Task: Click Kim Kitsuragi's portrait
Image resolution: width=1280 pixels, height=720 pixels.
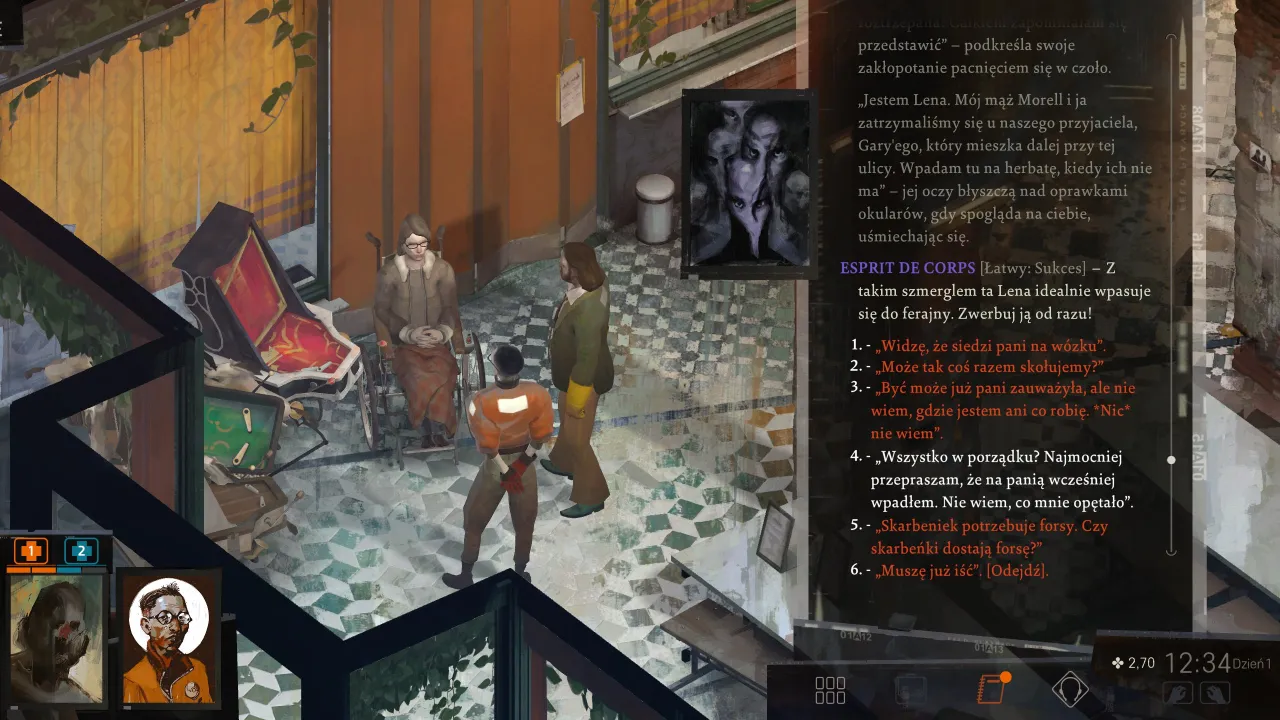Action: (x=168, y=638)
